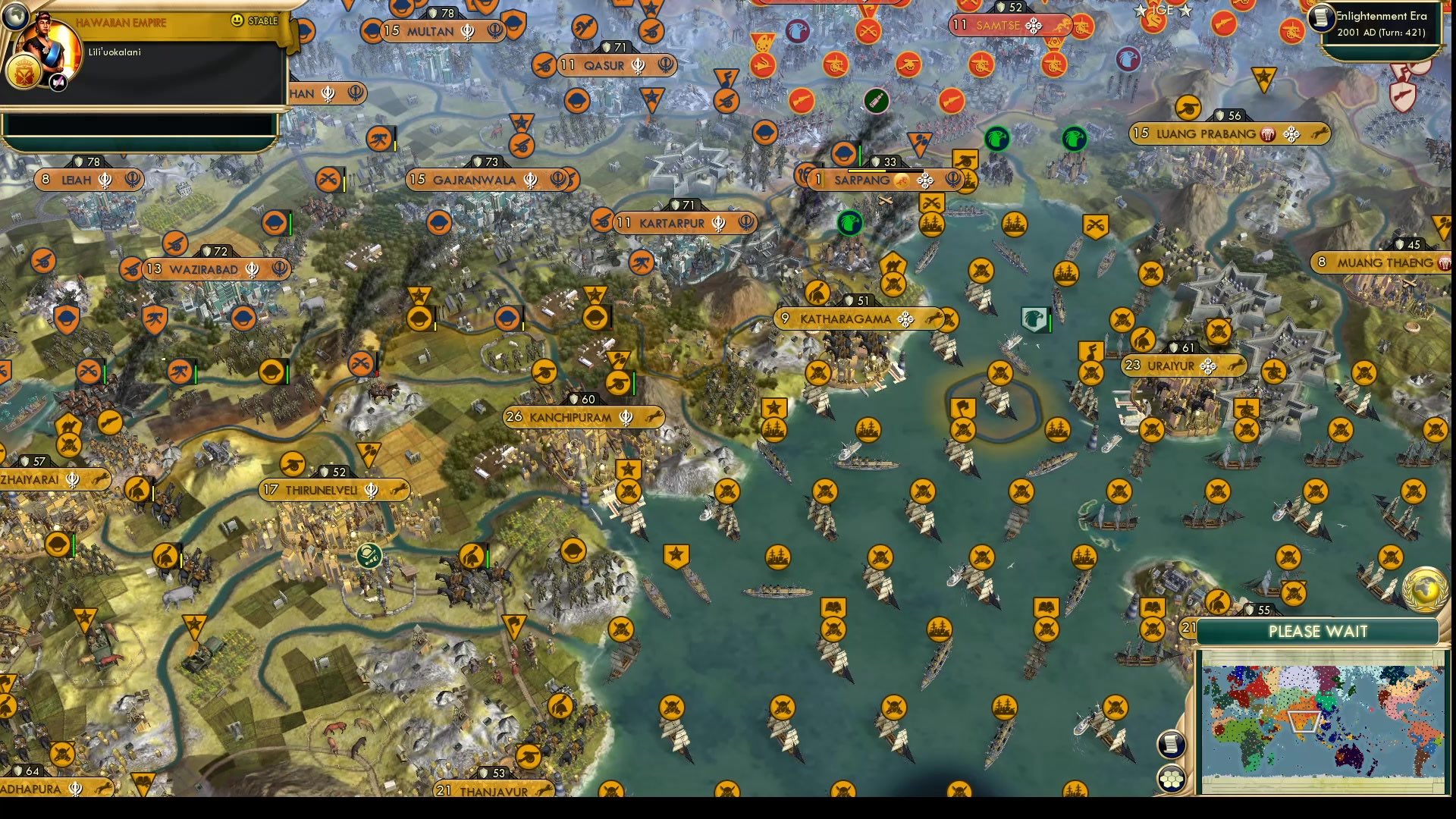
Task: Click the Sikhism religion icon on Multan's banner
Action: click(468, 33)
